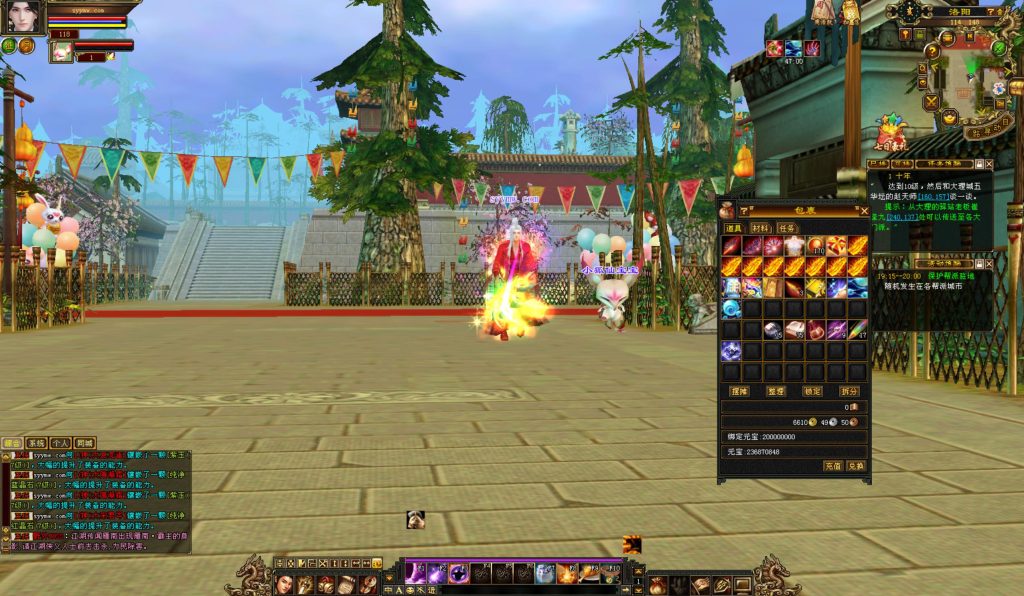Click the 充值 recharge button
This screenshot has width=1024, height=596.
833,466
